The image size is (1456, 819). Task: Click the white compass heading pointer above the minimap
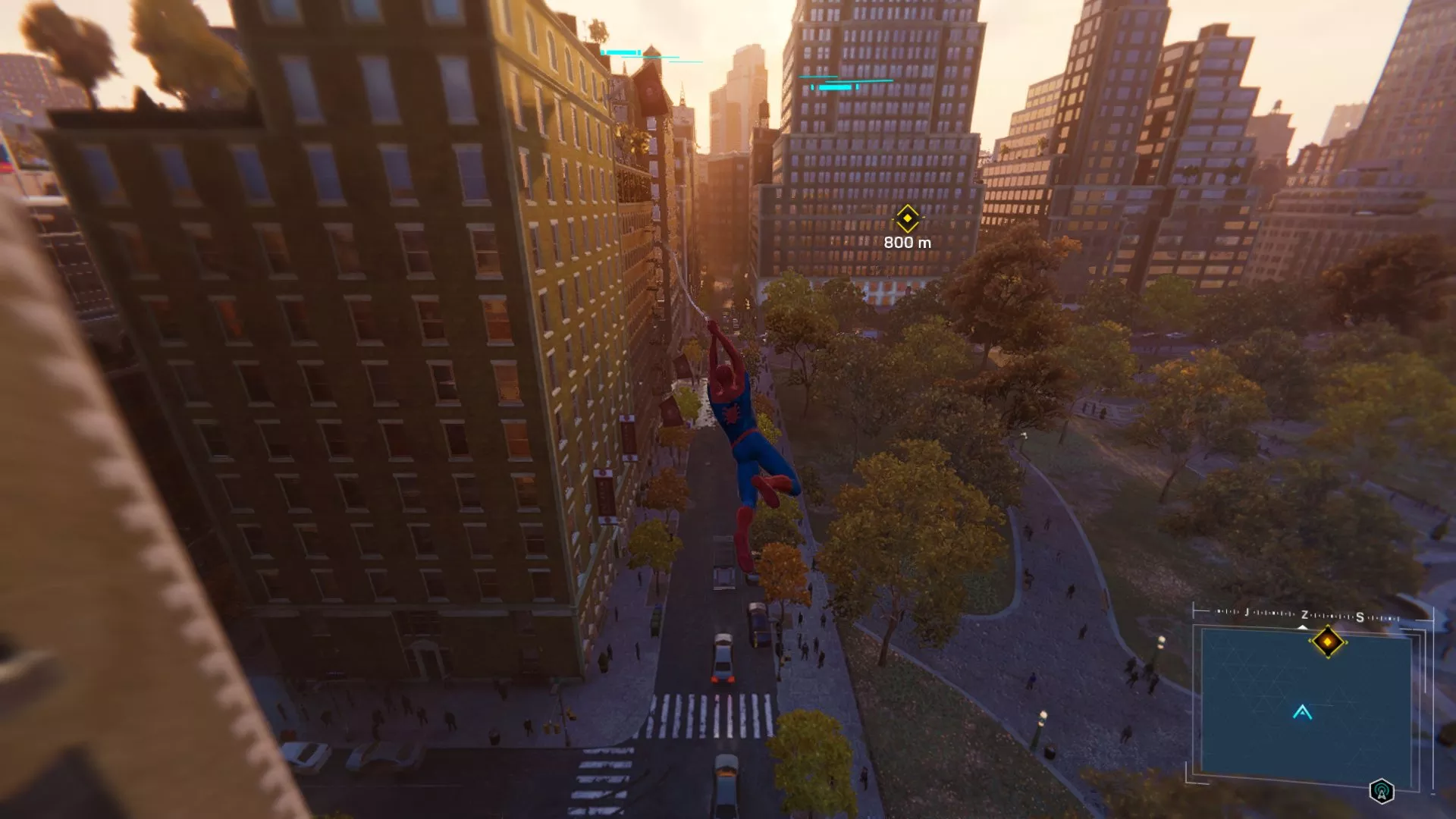[x=1302, y=627]
